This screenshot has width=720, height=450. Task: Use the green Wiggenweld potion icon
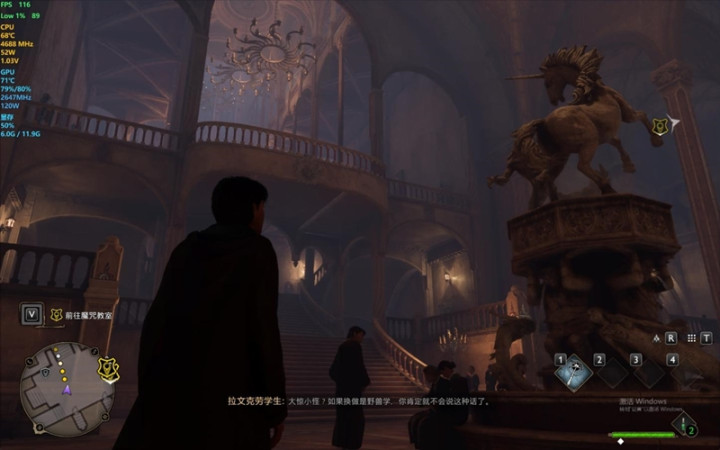click(685, 425)
